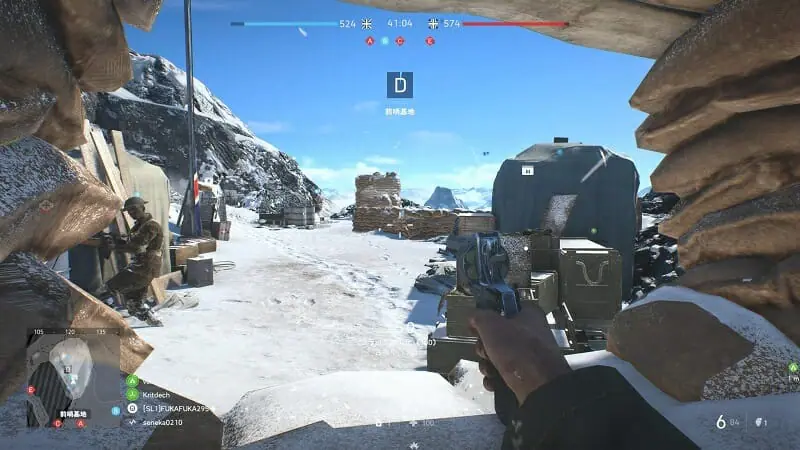Select the large D objective marker
The image size is (800, 450).
pyautogui.click(x=400, y=84)
